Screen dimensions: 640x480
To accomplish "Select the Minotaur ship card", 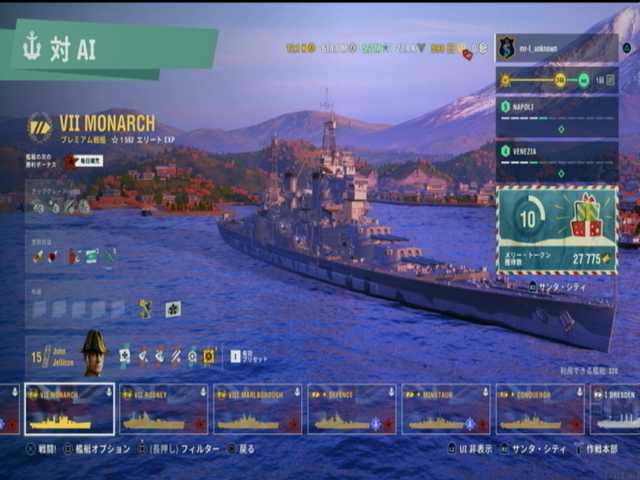I will click(x=445, y=409).
